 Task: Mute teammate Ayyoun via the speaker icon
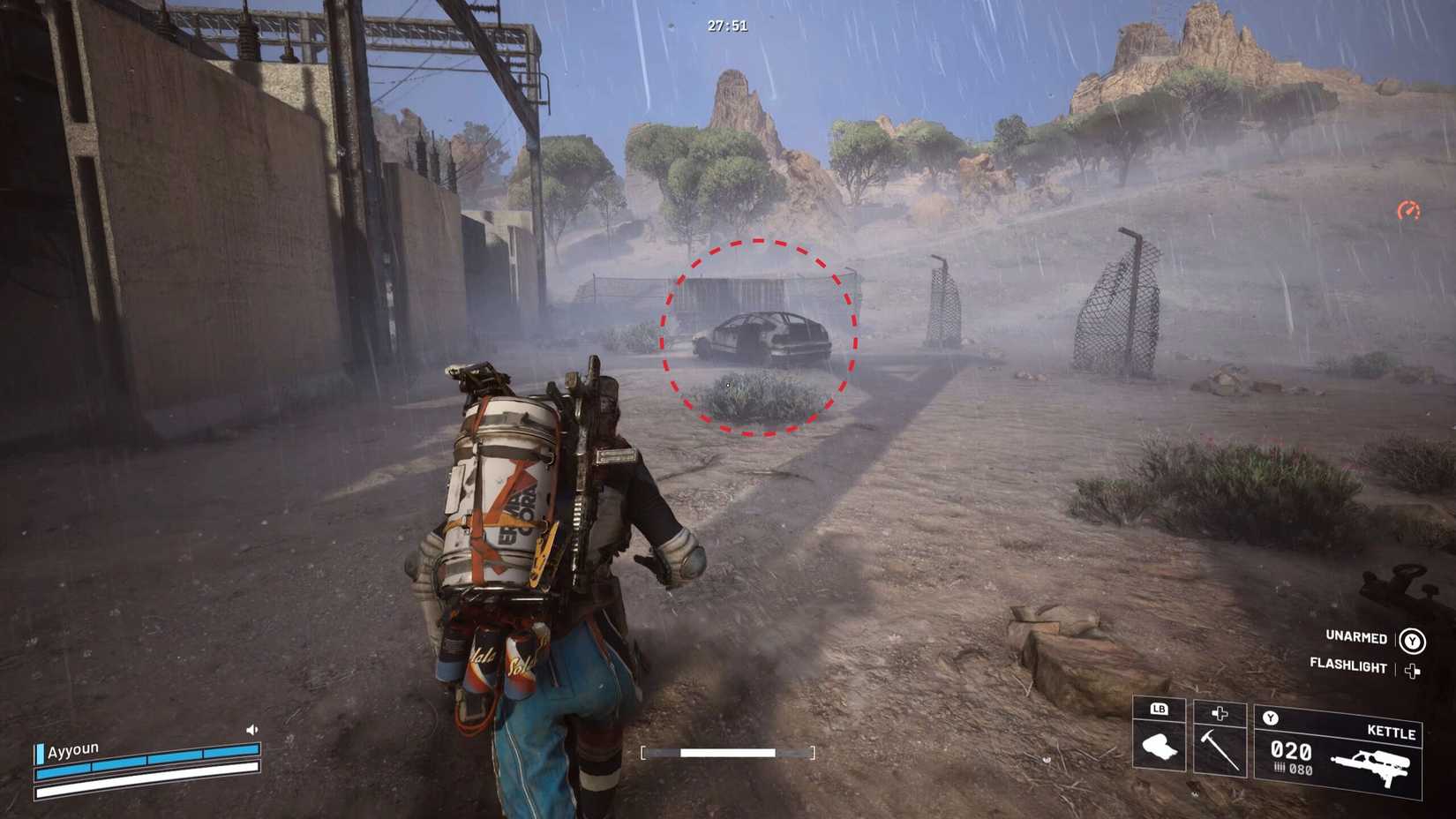pyautogui.click(x=252, y=730)
